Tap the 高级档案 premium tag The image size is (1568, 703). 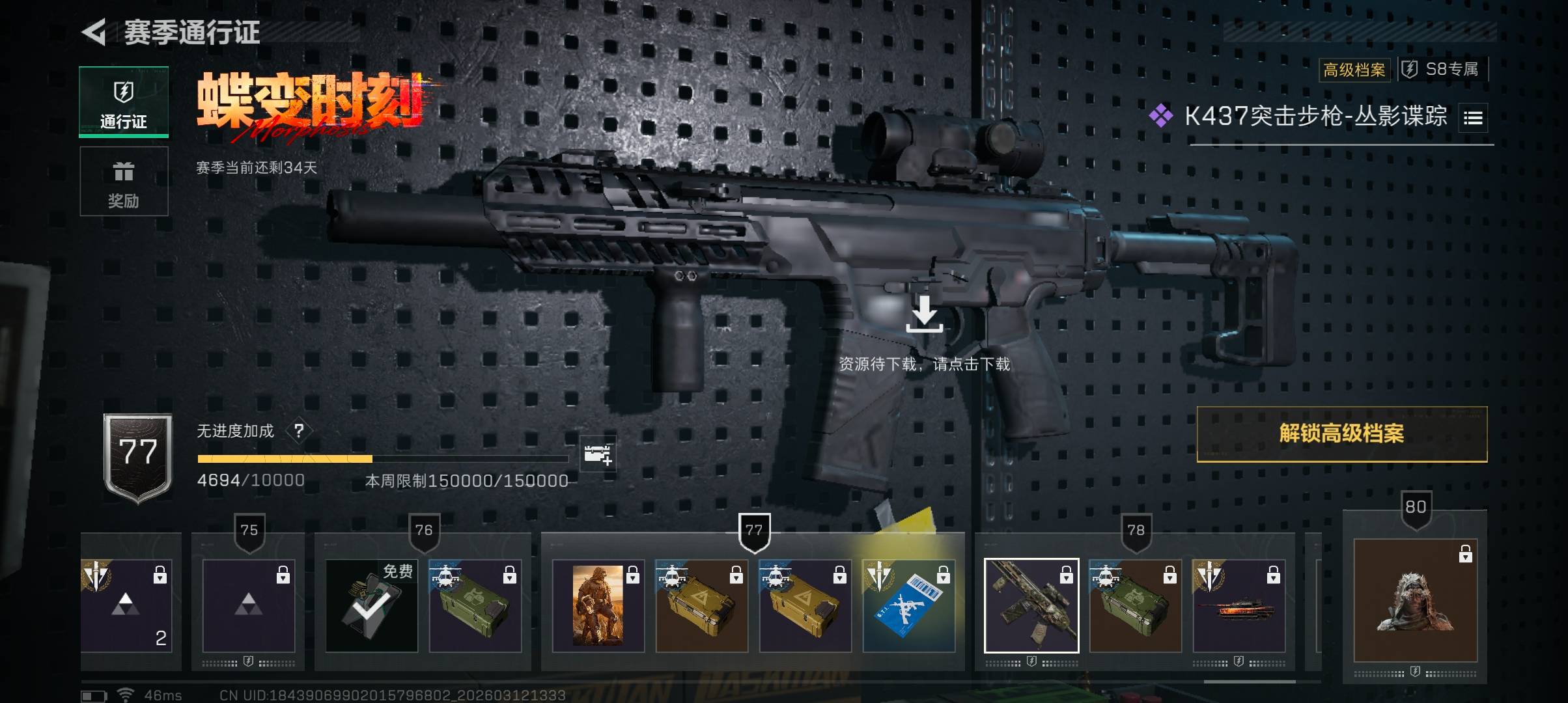coord(1354,70)
